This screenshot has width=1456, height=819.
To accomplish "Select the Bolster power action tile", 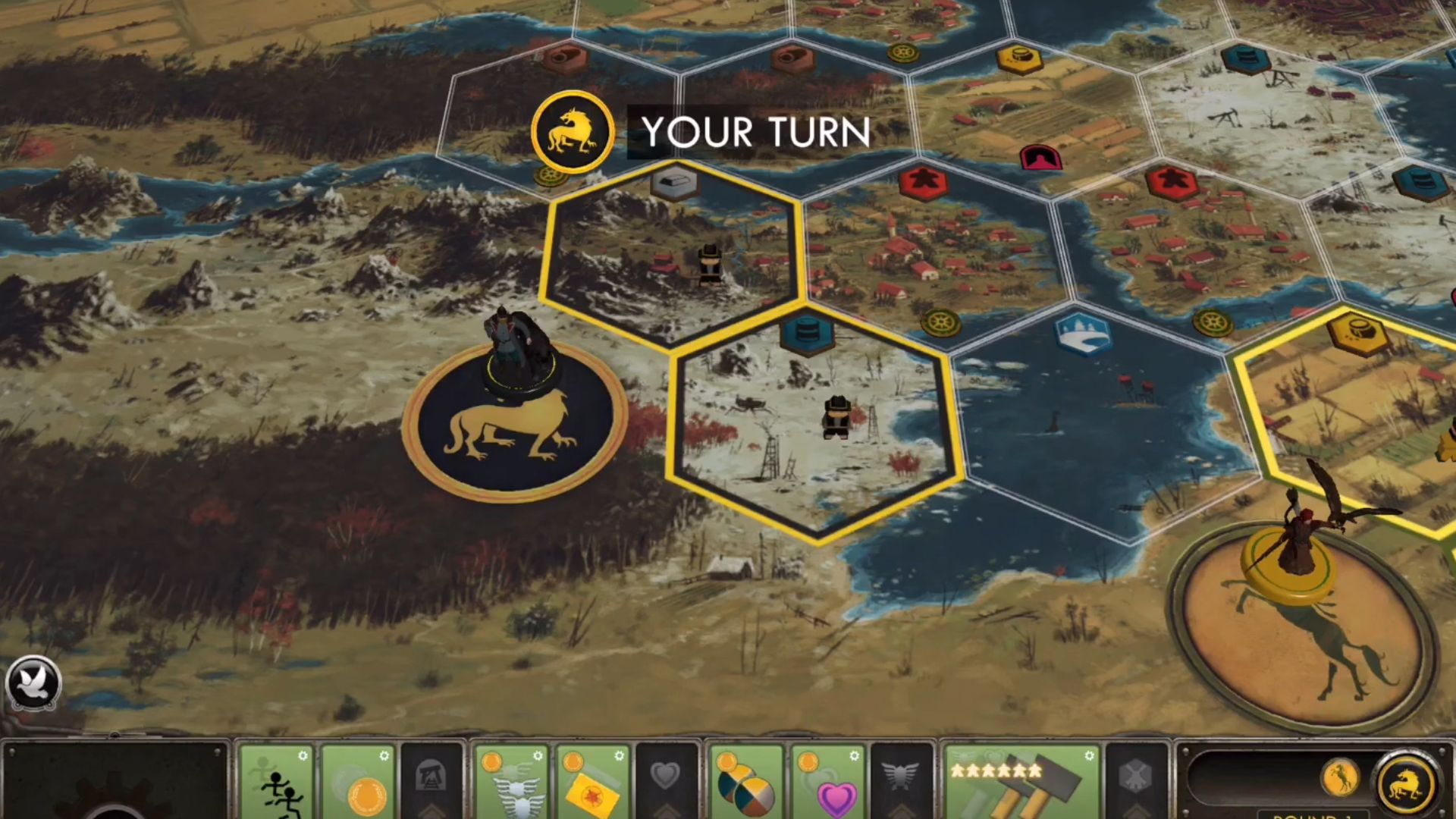I will click(512, 783).
